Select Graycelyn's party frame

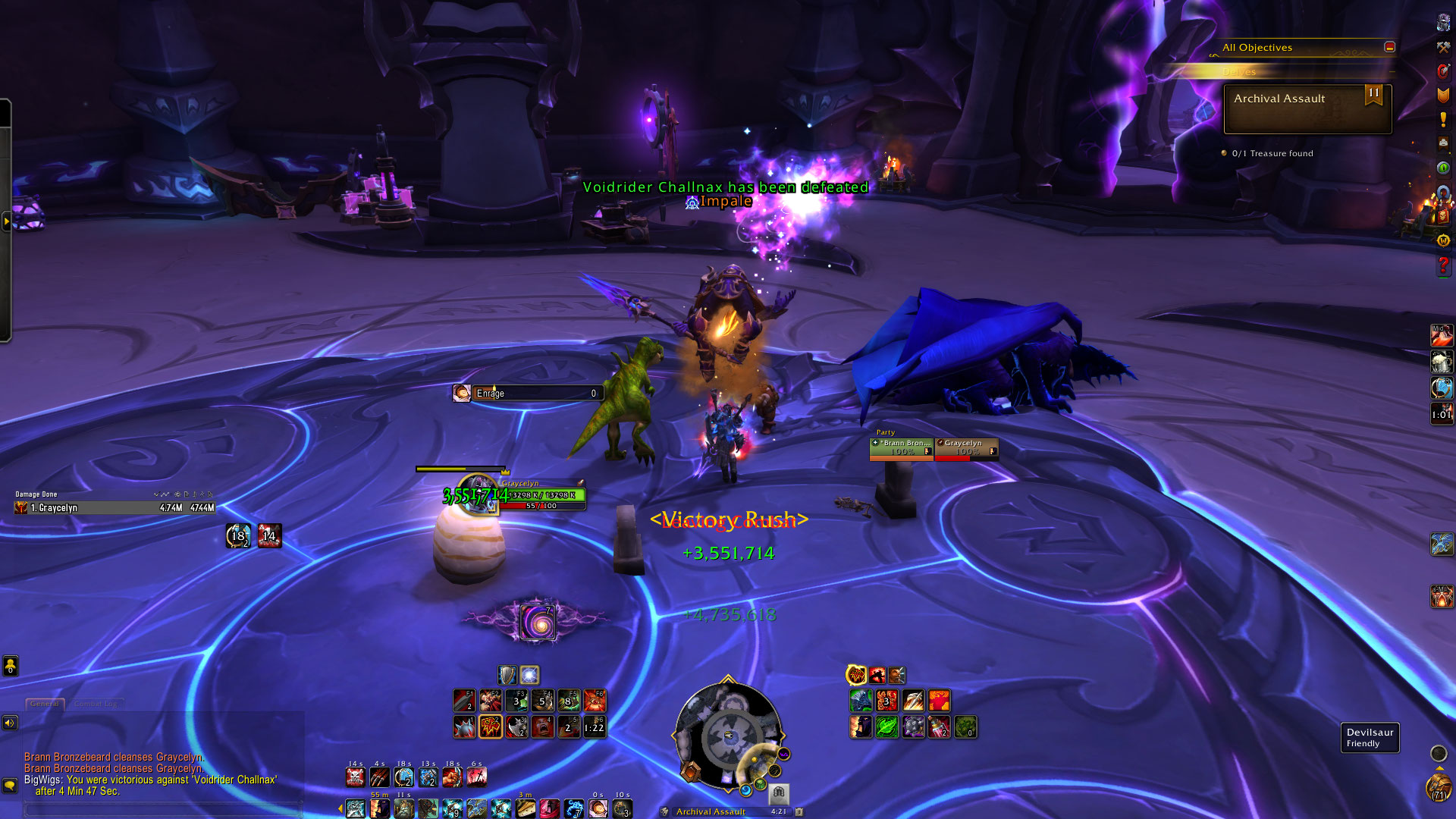point(966,447)
